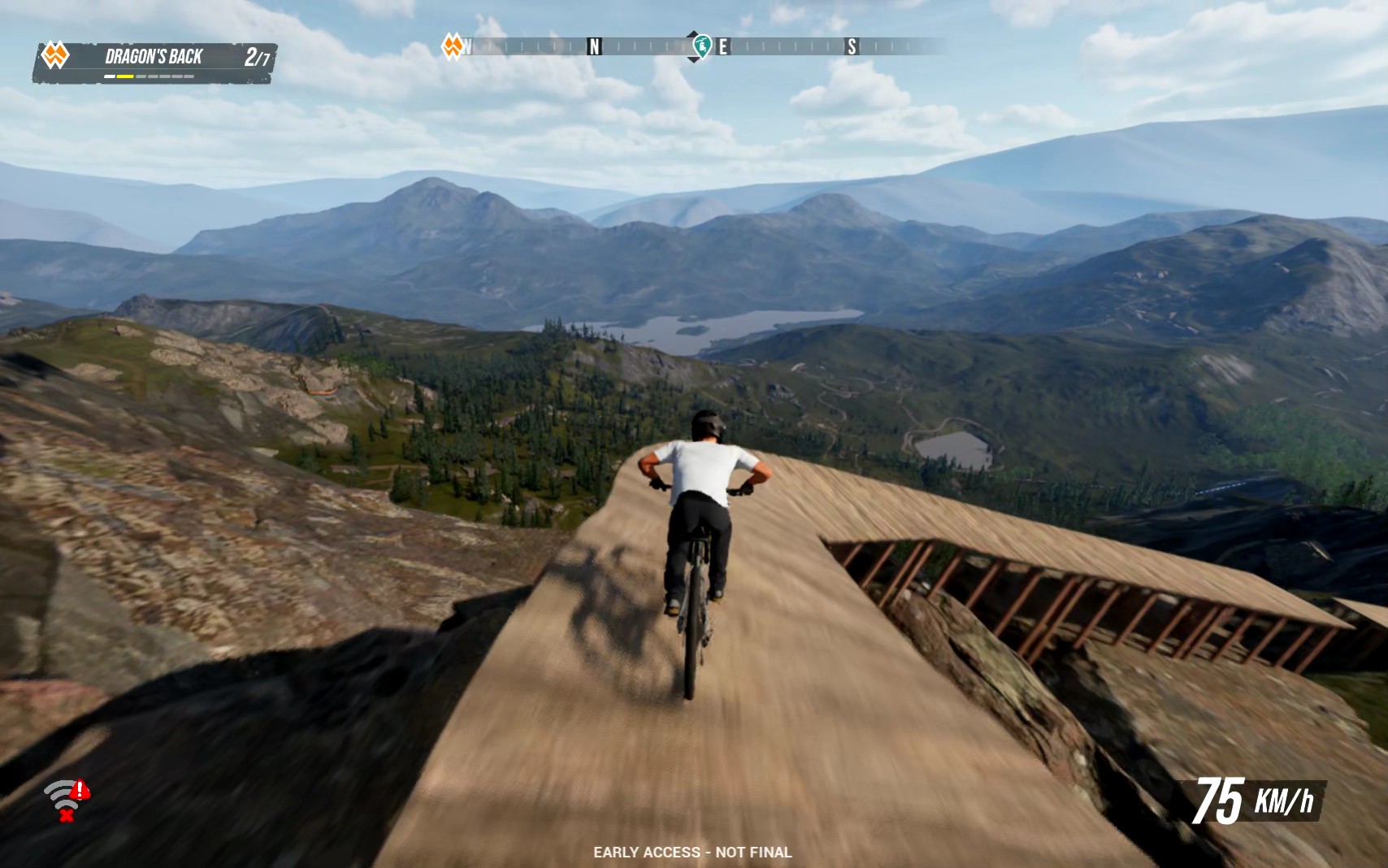Image resolution: width=1388 pixels, height=868 pixels.
Task: Click the orange logo at the compass left edge
Action: click(x=452, y=48)
